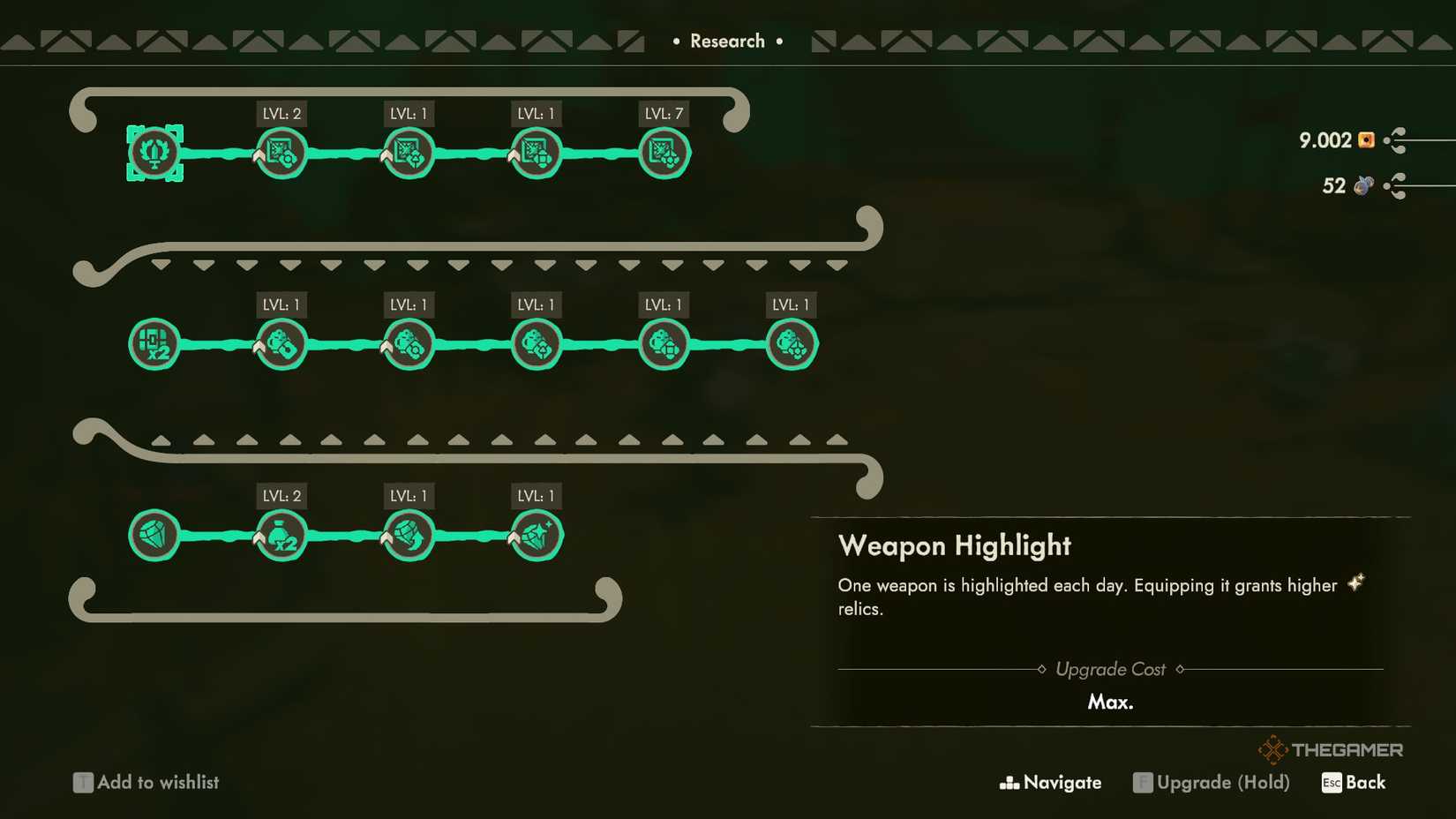Select the laurel trophy research node

(x=154, y=153)
